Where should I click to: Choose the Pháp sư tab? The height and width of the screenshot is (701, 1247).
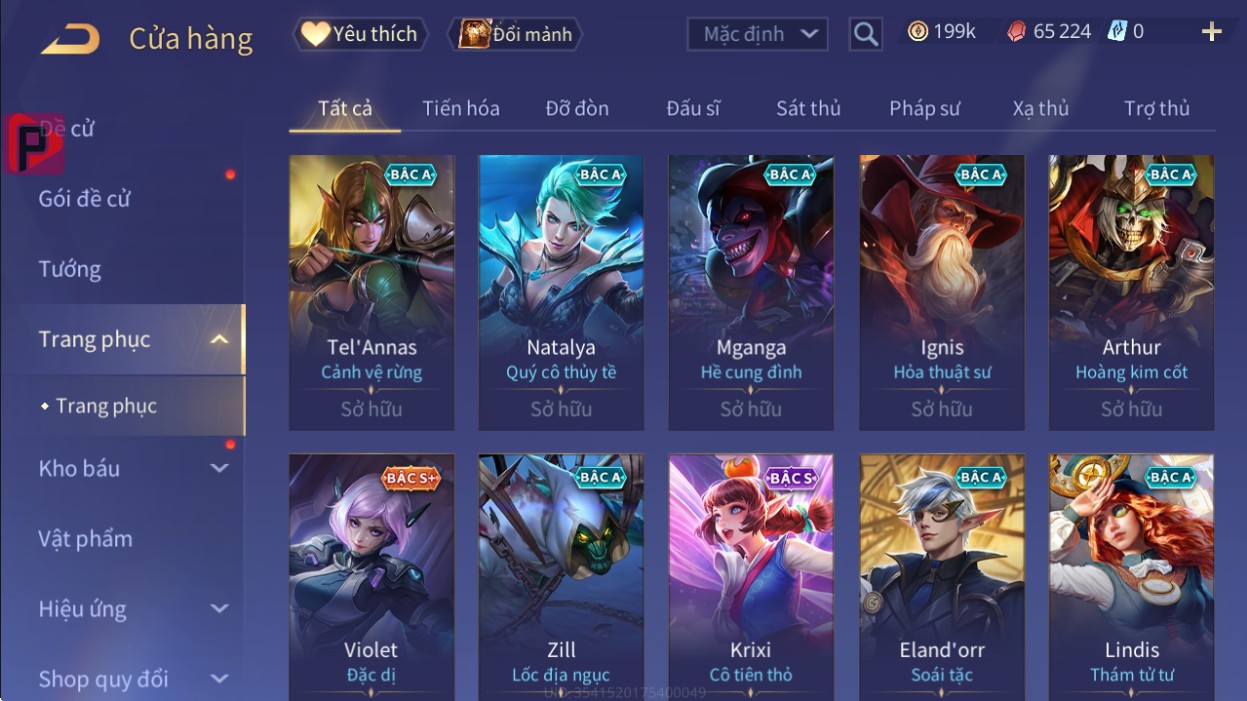(x=924, y=108)
